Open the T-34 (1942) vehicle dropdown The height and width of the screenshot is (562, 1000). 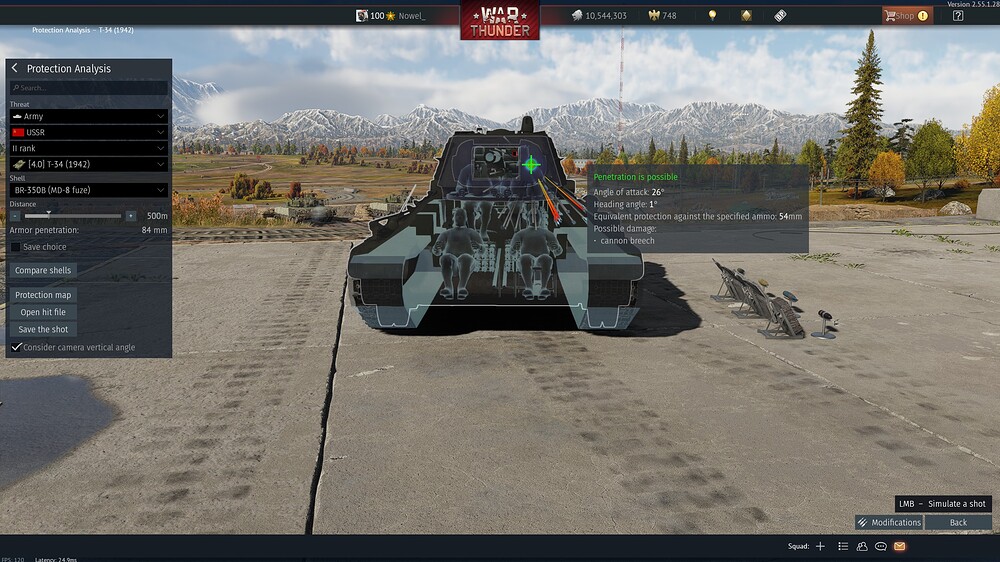point(88,163)
